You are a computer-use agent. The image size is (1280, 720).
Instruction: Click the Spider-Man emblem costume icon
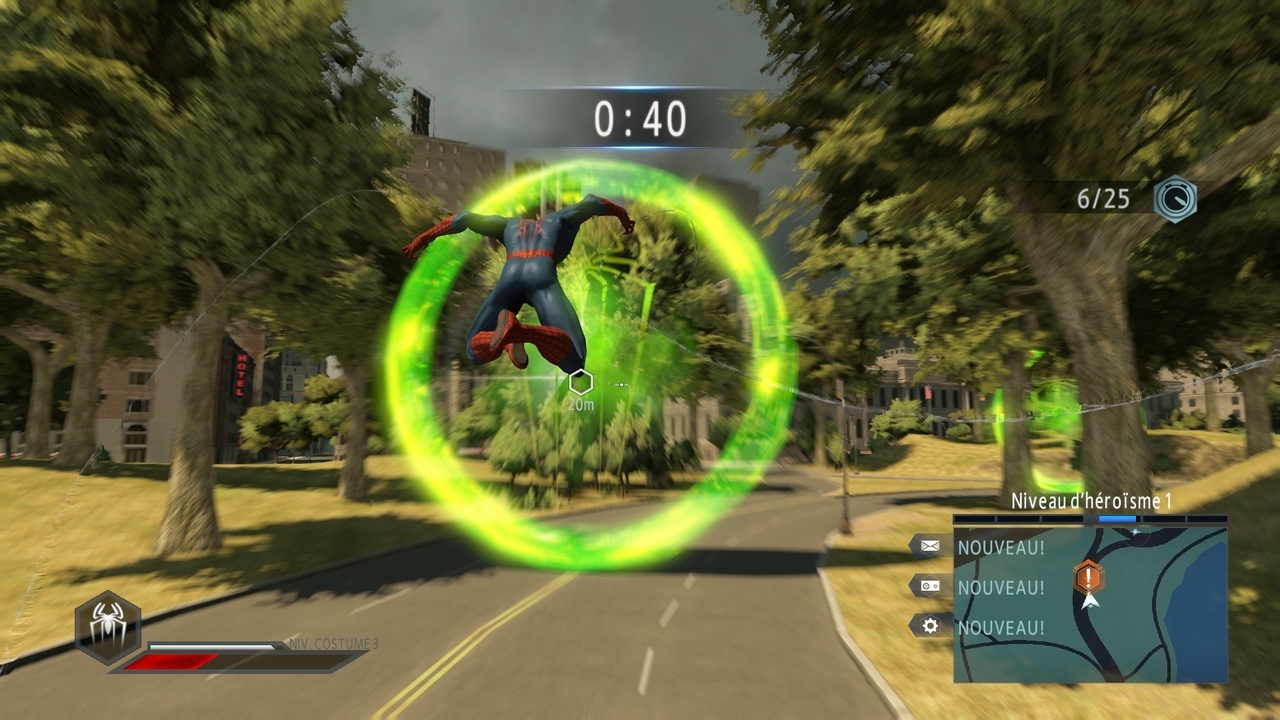coord(107,627)
